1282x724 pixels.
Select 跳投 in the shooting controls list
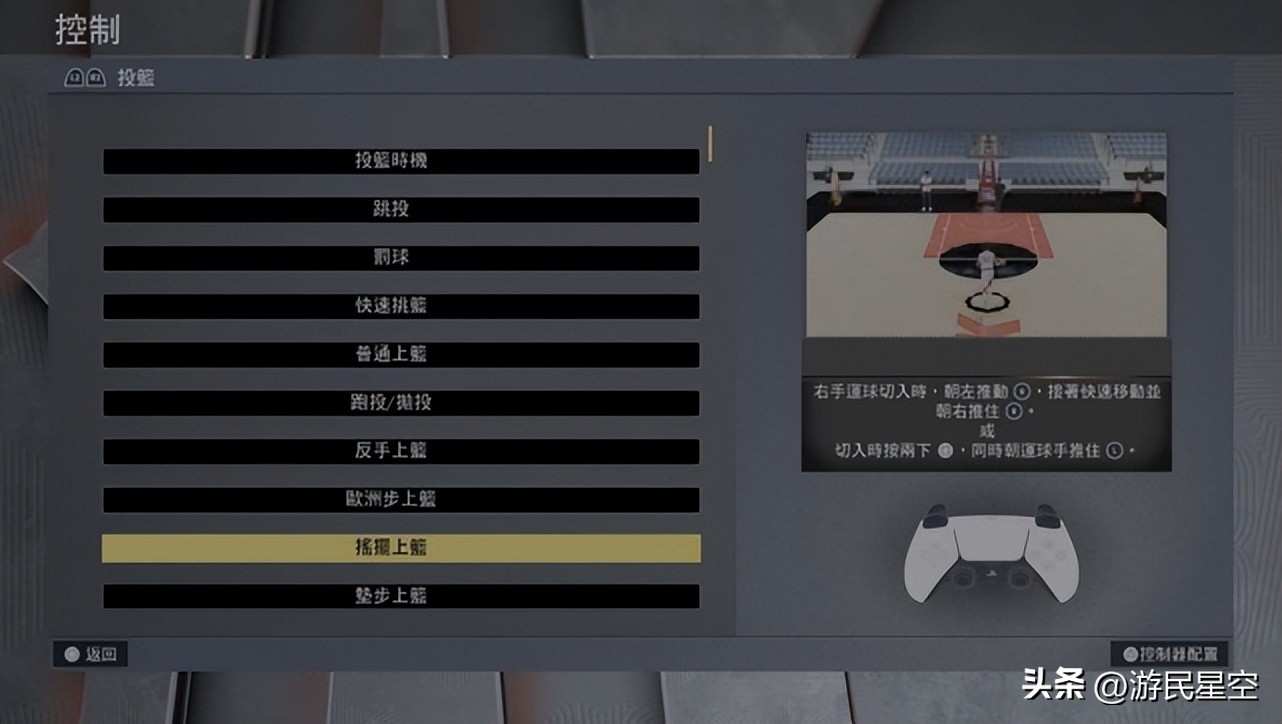(400, 209)
